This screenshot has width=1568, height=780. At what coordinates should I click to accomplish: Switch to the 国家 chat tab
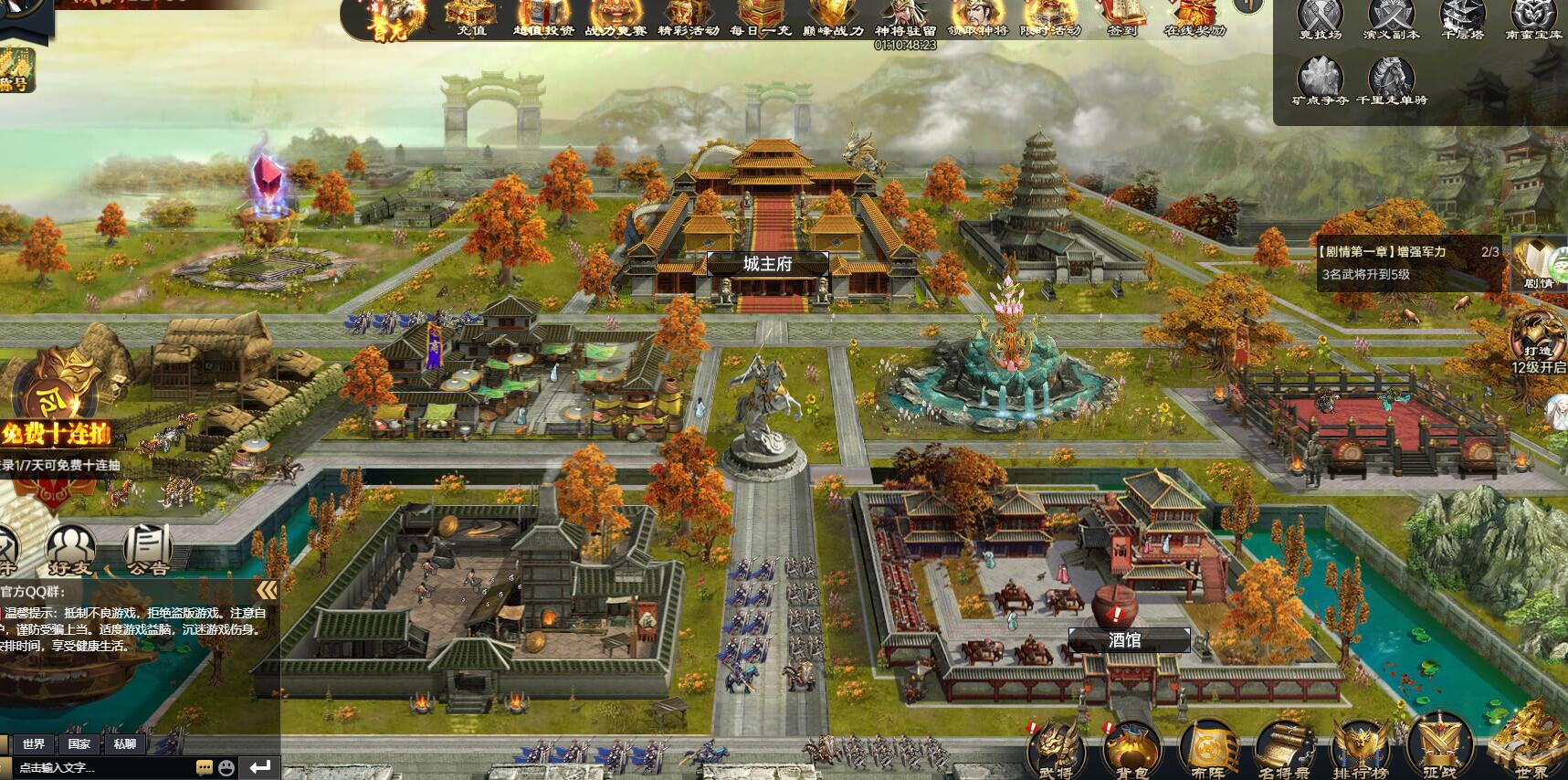point(79,743)
